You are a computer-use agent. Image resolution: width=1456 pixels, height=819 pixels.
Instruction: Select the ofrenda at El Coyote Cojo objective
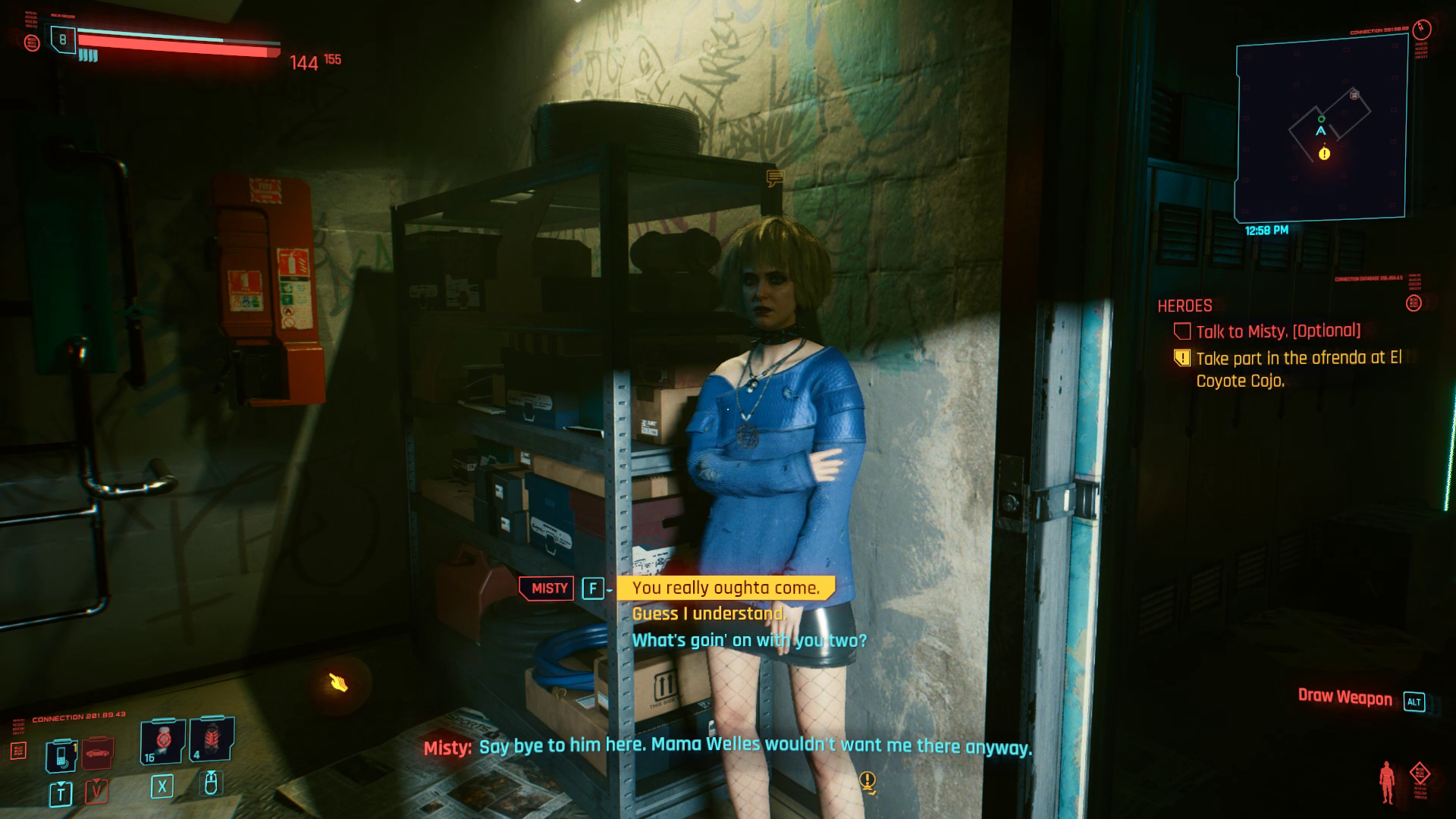(x=1298, y=369)
